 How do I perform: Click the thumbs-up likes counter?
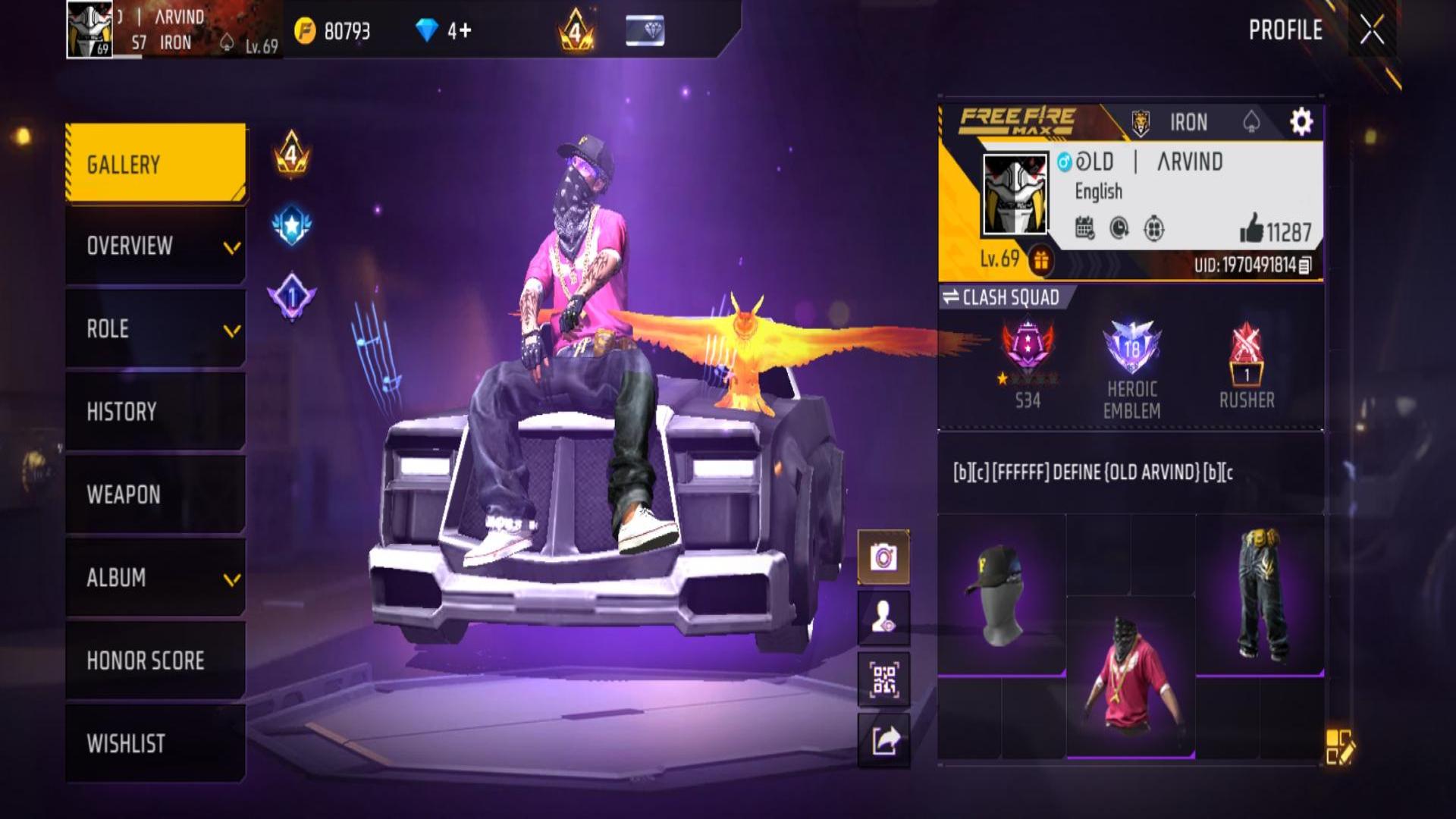[x=1276, y=231]
